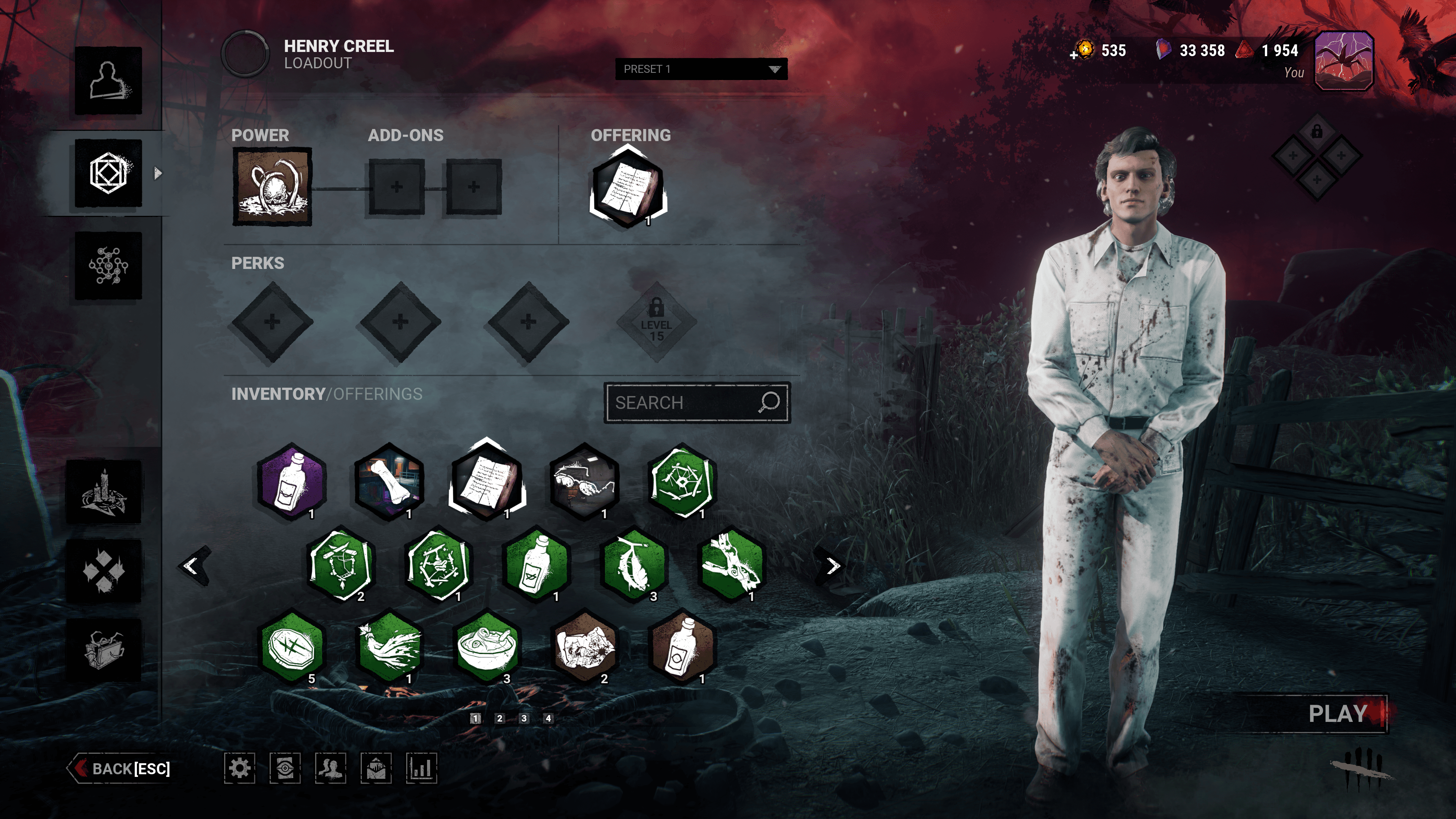Viewport: 1456px width, 819px height.
Task: Jump to inventory page 4
Action: coord(548,718)
